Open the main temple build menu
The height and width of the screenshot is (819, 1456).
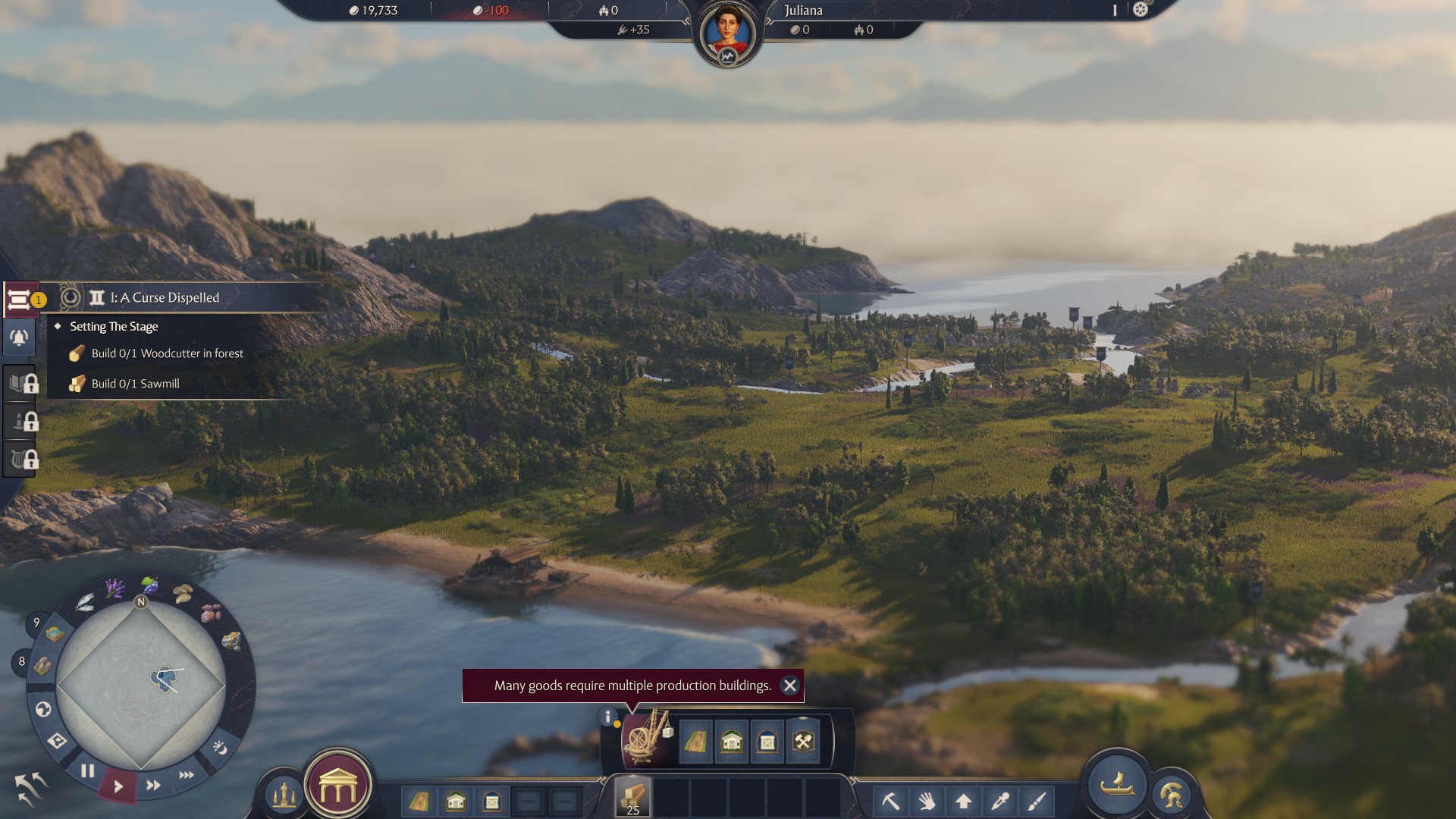tap(338, 788)
